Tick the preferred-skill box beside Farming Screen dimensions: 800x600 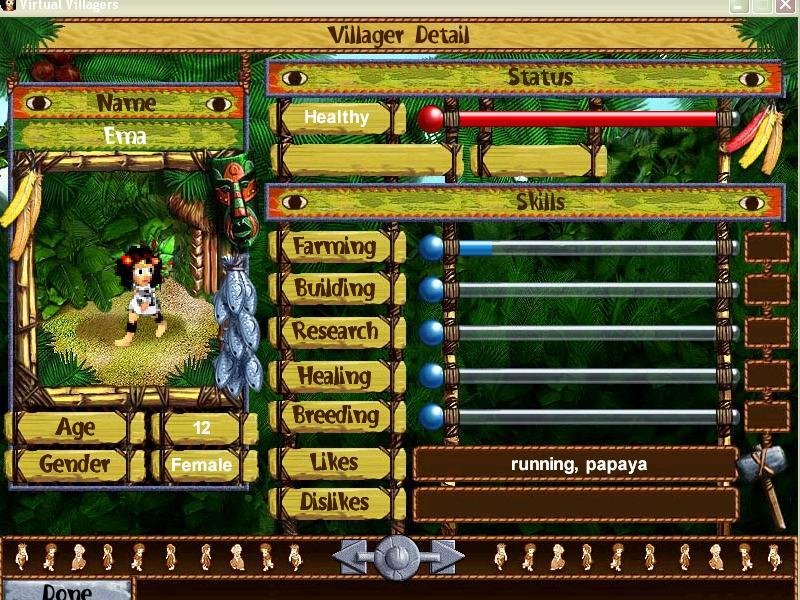767,246
